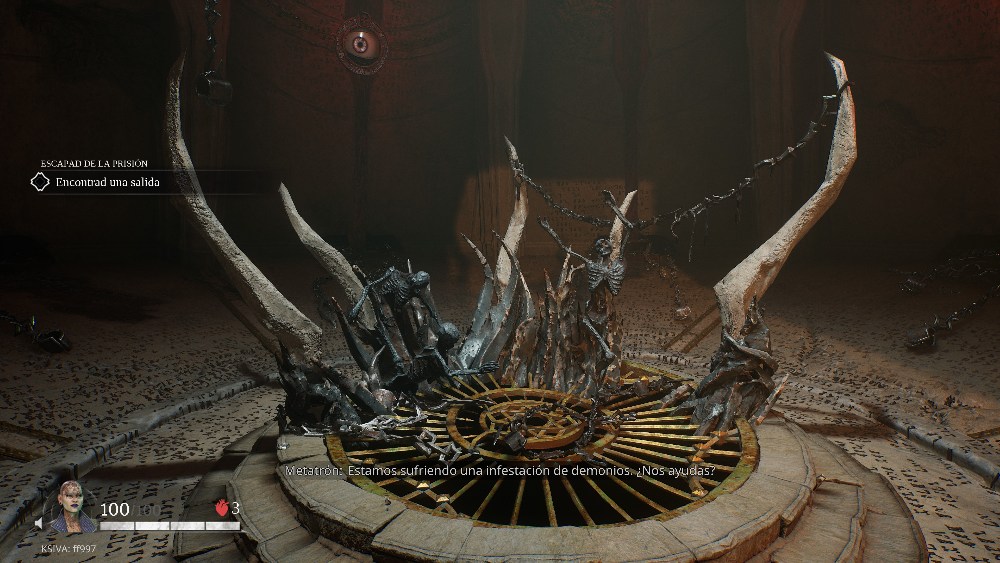
Task: Click the speaker icon beside the portrait
Action: [x=41, y=522]
